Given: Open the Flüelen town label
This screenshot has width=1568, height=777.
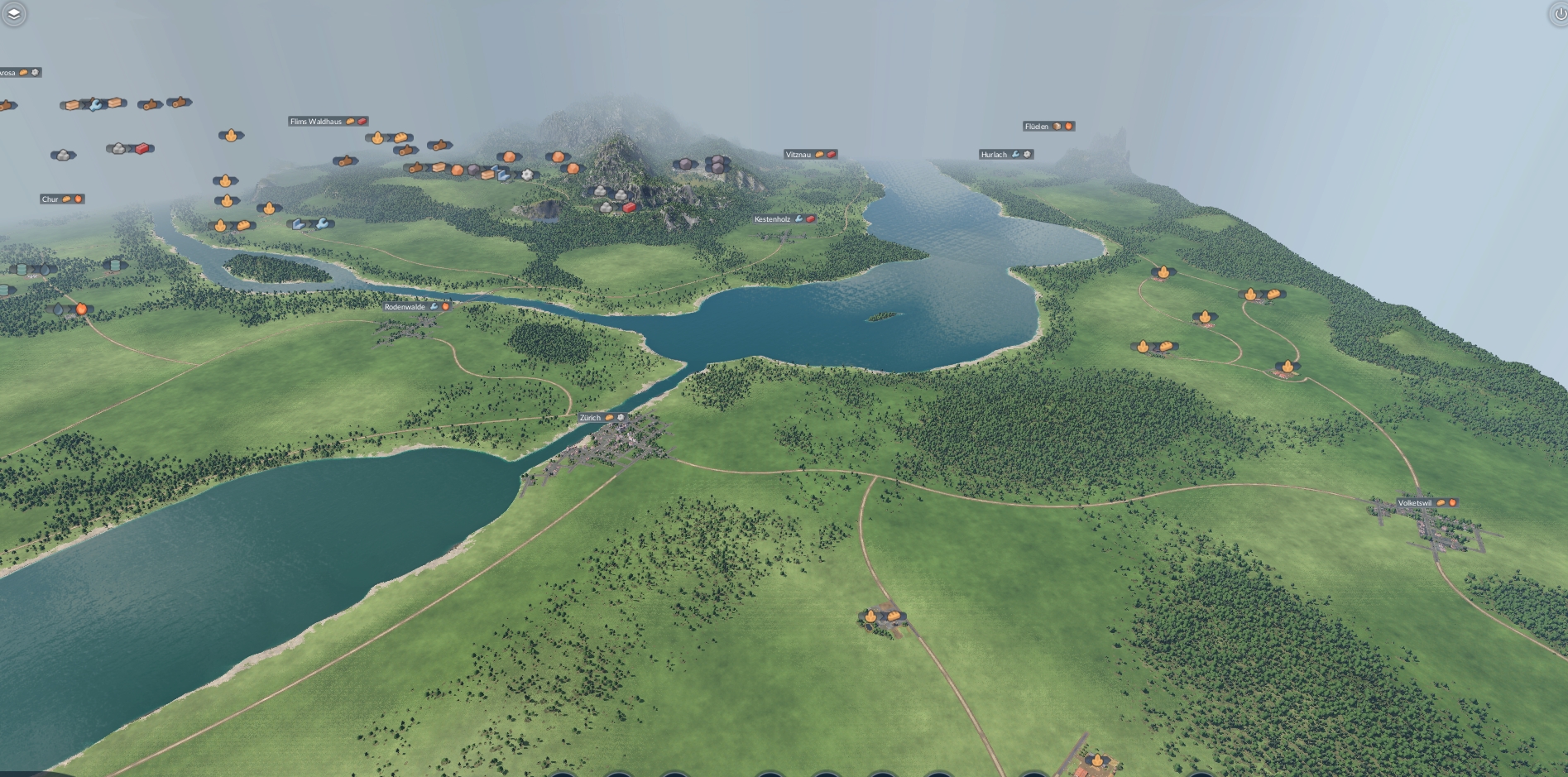Looking at the screenshot, I should pyautogui.click(x=1037, y=127).
